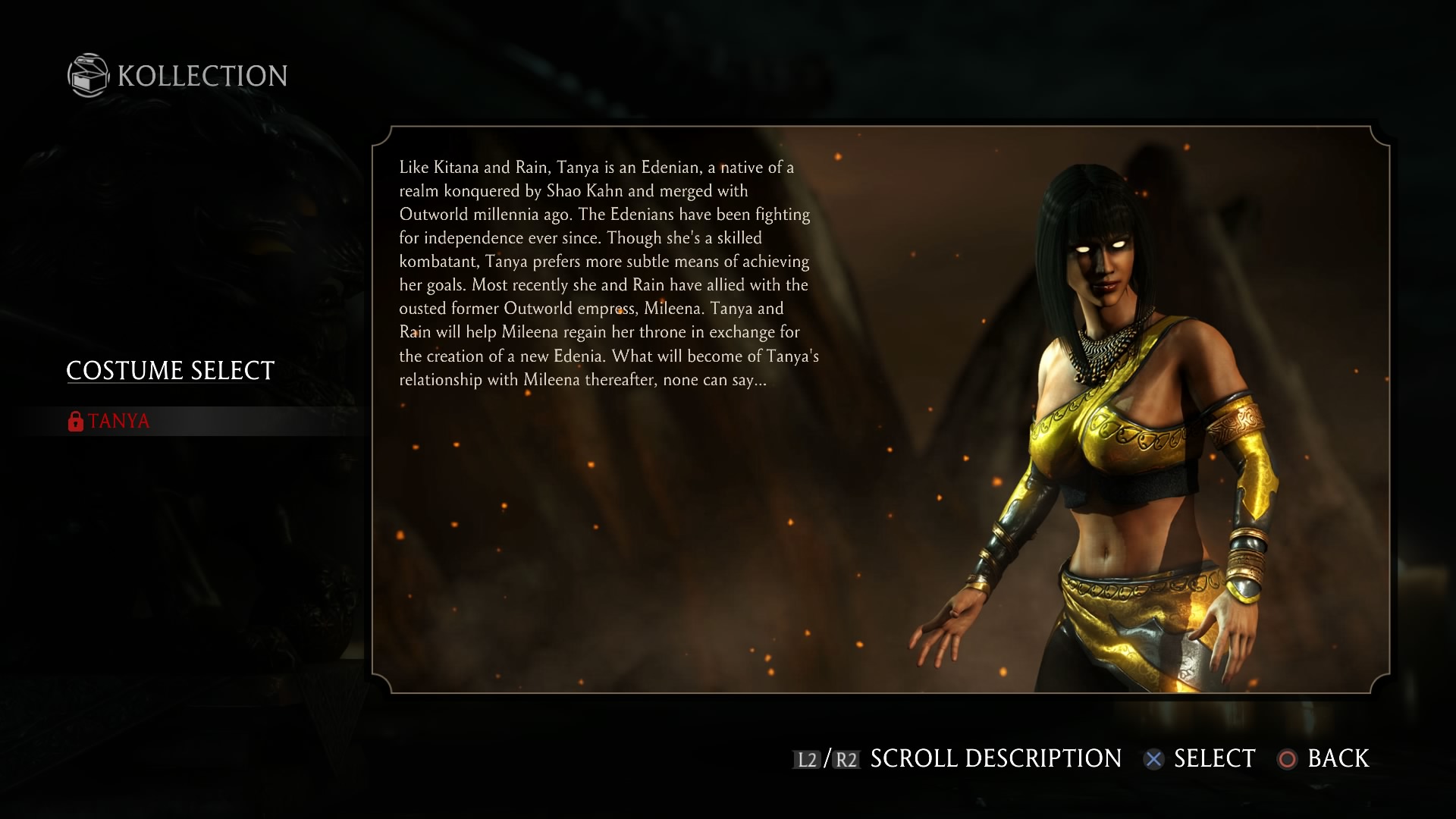1456x819 pixels.
Task: Click the lock badge on the costume entry
Action: (x=74, y=422)
